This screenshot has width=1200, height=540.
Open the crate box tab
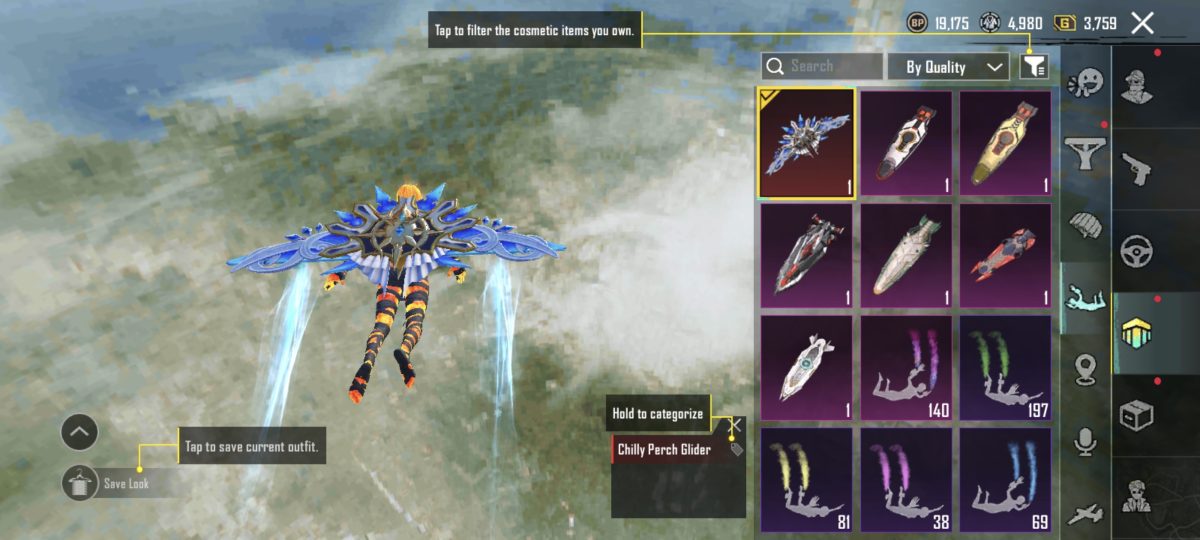point(1137,415)
